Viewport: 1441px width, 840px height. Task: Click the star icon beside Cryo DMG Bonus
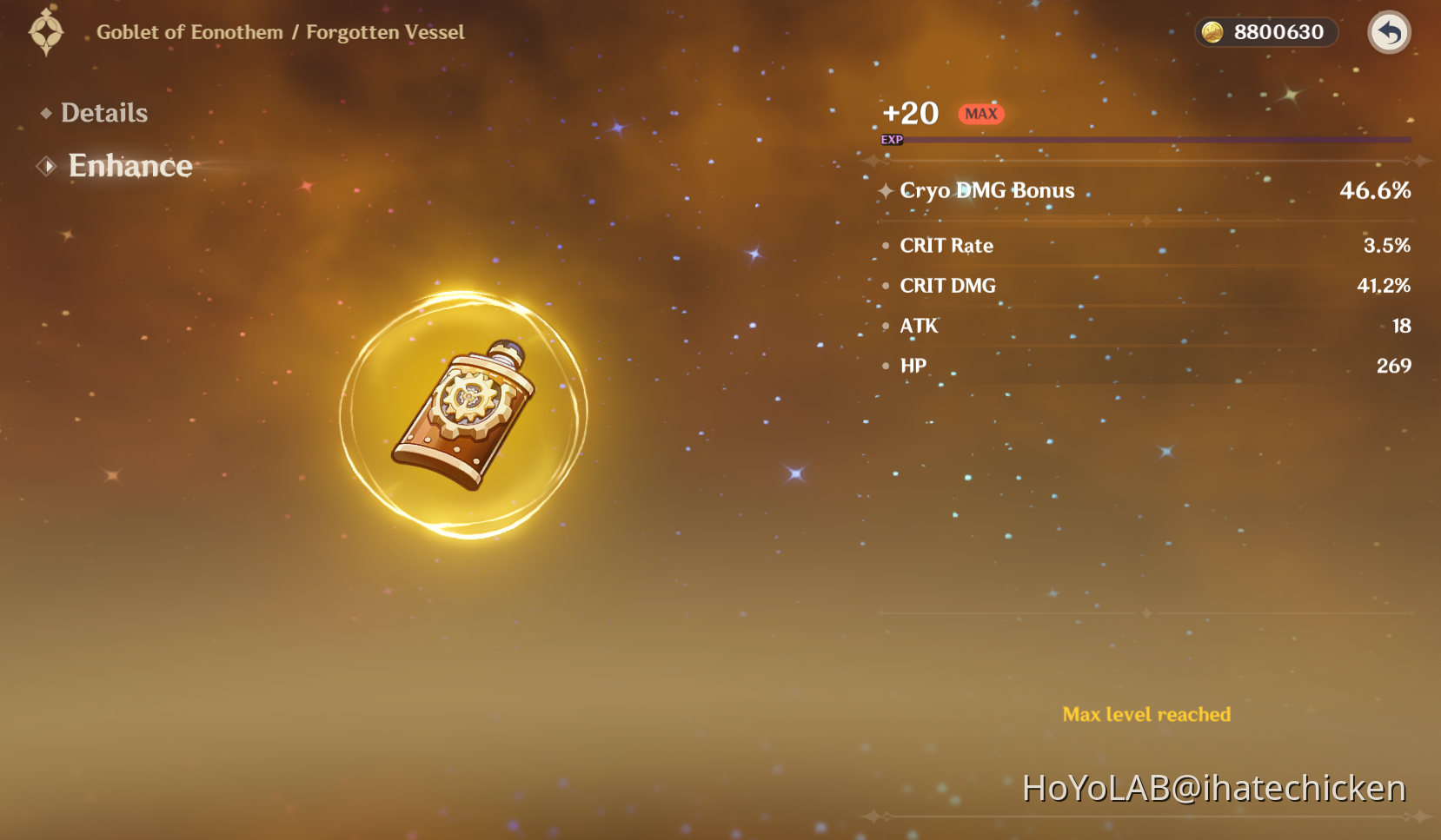(885, 191)
